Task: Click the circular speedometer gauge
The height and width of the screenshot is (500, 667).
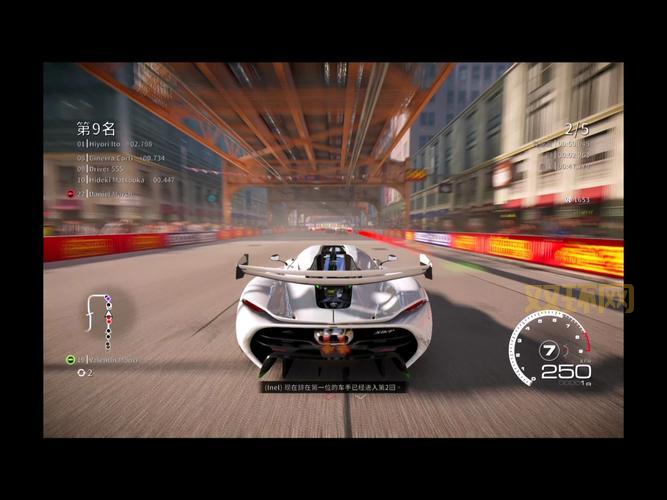Action: 549,349
